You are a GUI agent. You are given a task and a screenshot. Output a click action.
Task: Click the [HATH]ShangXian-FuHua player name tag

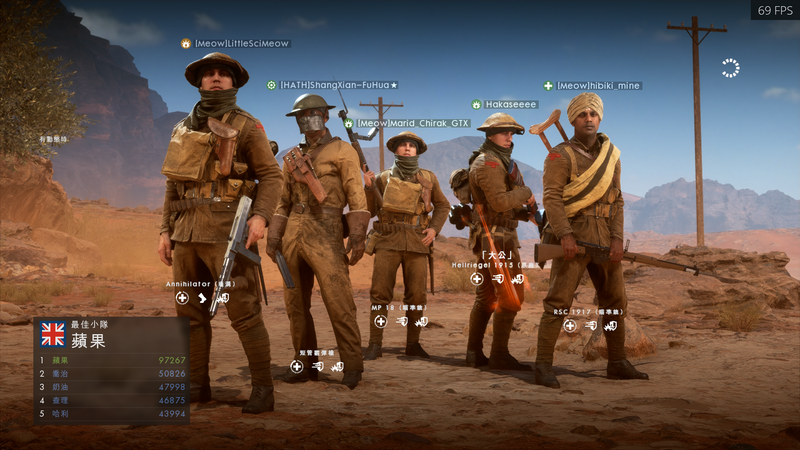coord(338,85)
